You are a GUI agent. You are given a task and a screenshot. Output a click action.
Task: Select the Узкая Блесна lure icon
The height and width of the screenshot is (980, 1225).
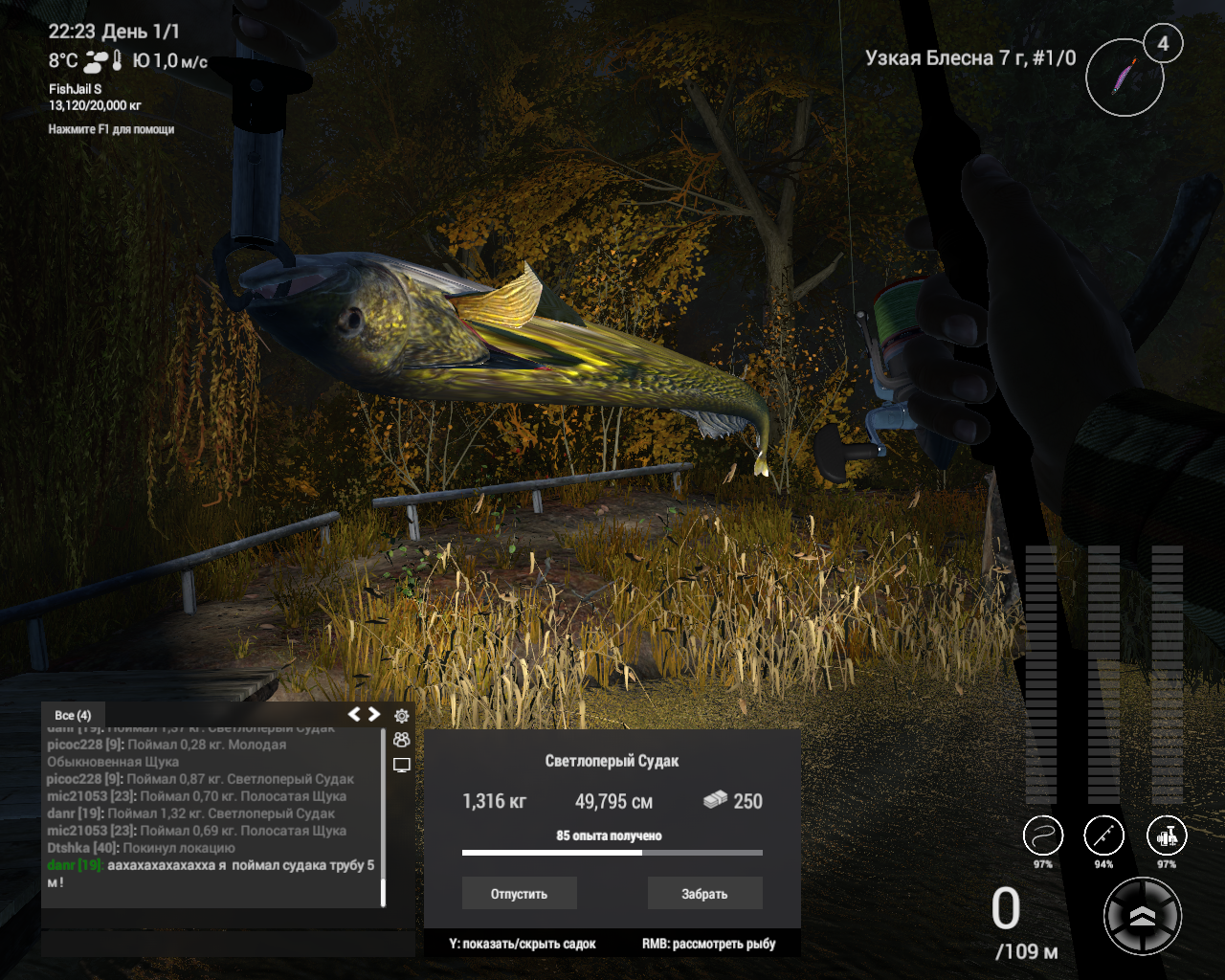[x=1125, y=77]
